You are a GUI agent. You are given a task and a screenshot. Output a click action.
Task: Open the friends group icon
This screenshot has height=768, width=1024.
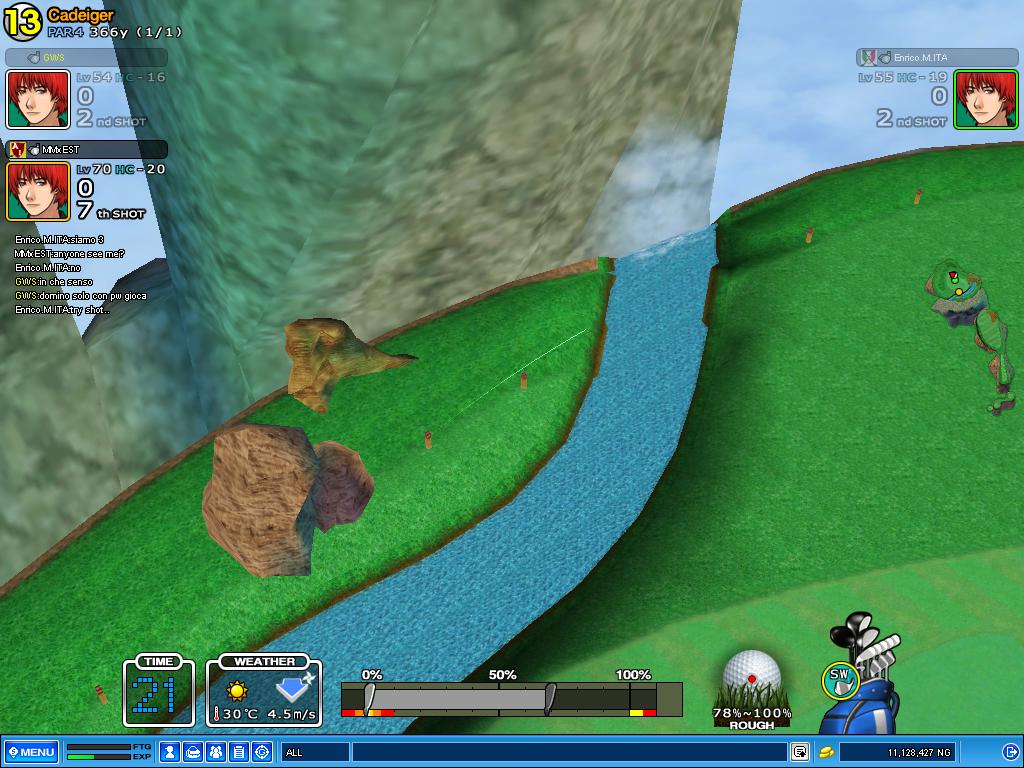coord(216,752)
